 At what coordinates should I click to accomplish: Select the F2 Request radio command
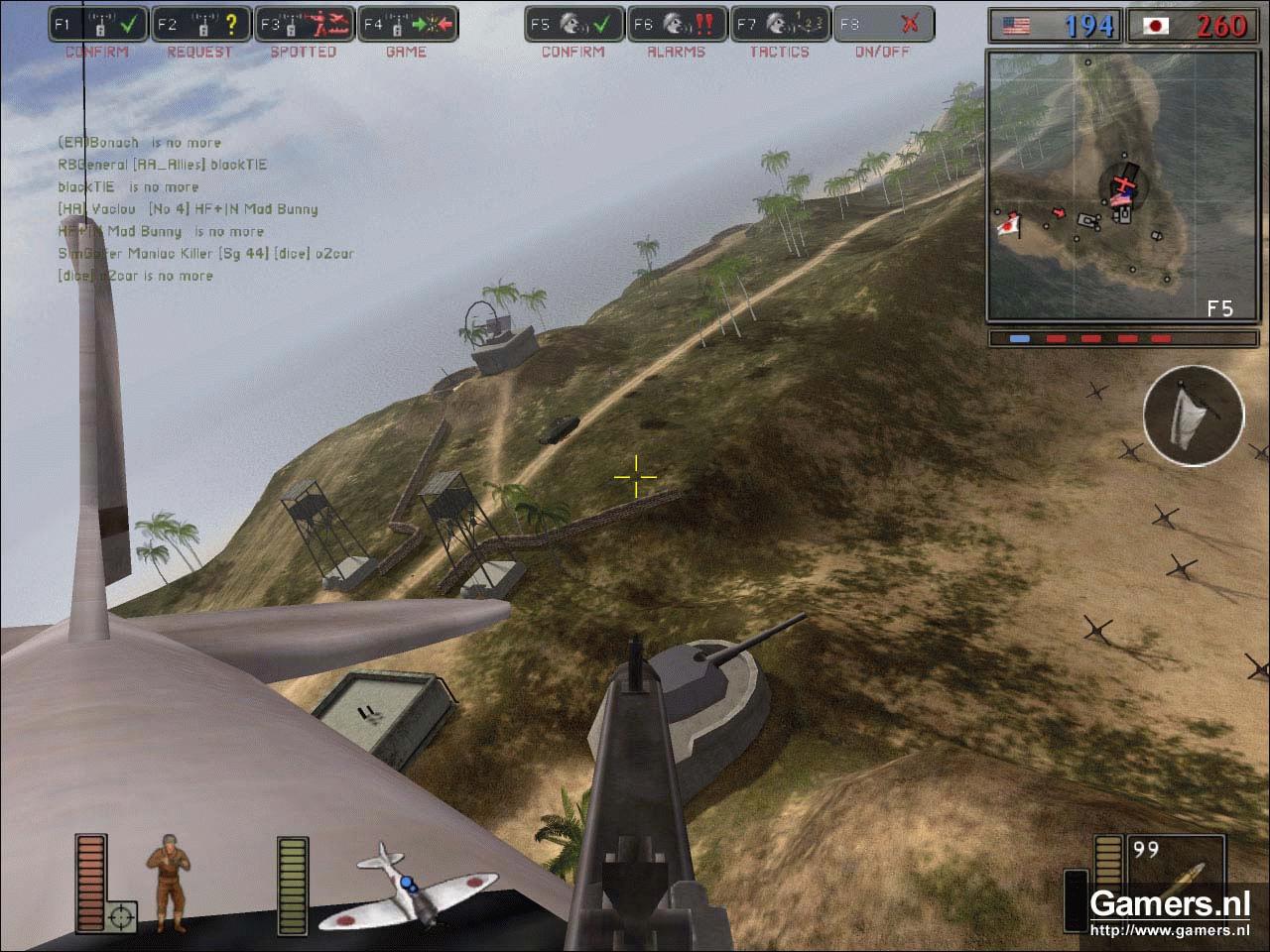(x=200, y=24)
